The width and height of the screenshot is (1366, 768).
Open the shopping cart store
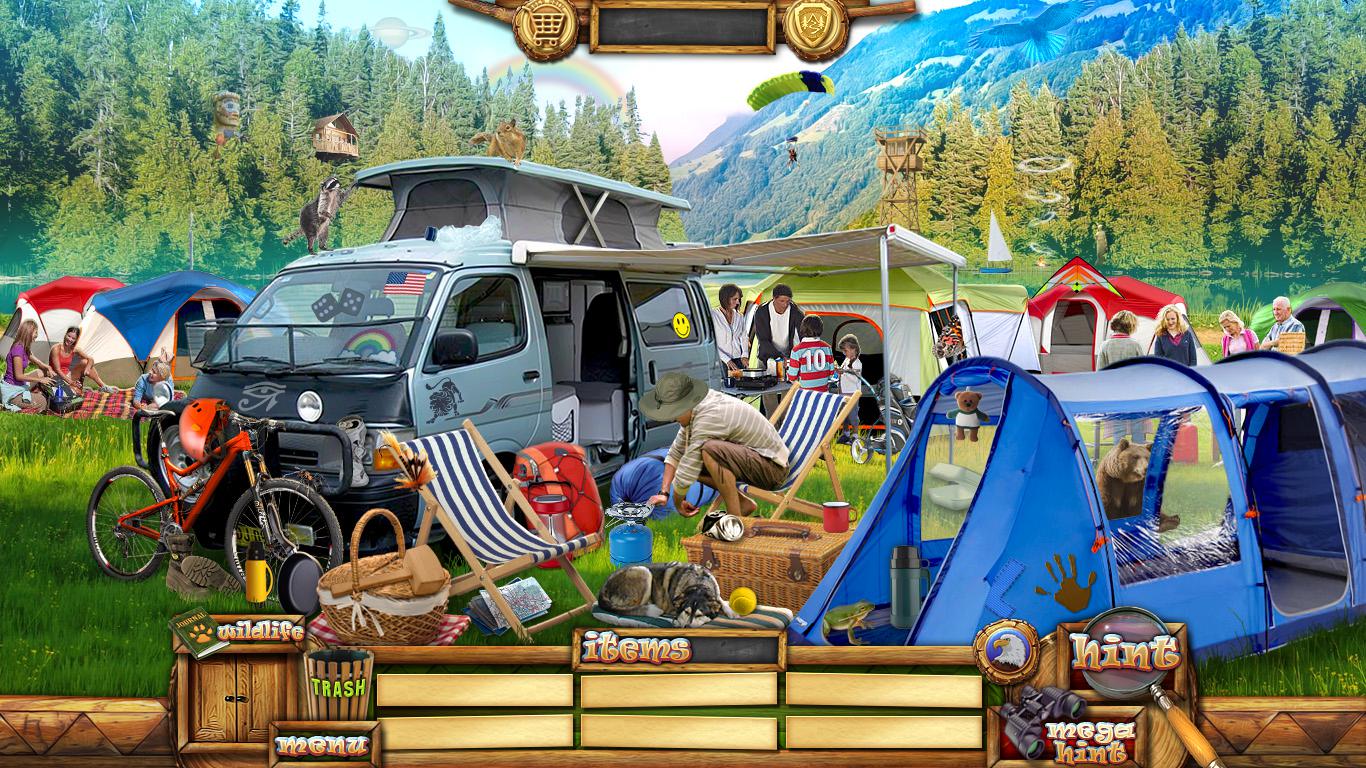point(545,26)
